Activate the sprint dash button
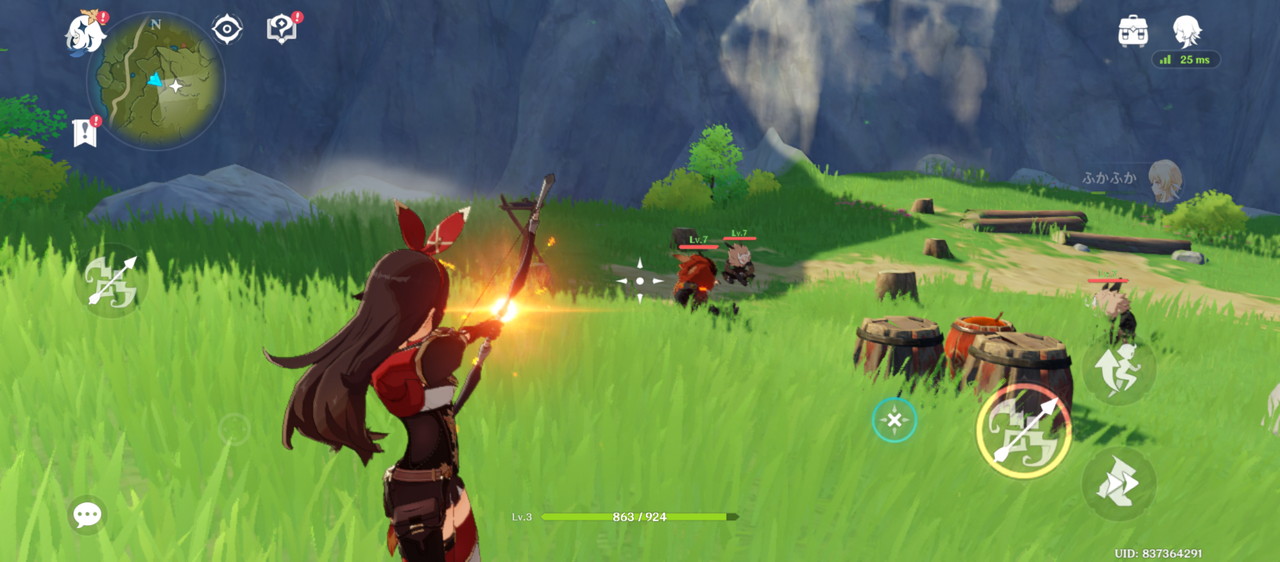 1118,484
